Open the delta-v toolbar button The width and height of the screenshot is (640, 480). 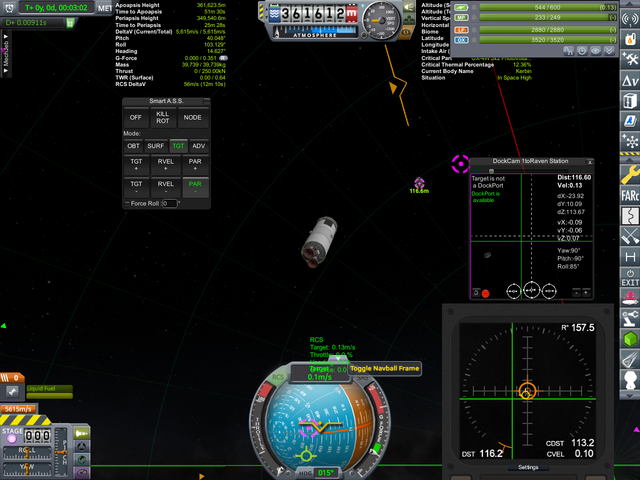[x=630, y=81]
